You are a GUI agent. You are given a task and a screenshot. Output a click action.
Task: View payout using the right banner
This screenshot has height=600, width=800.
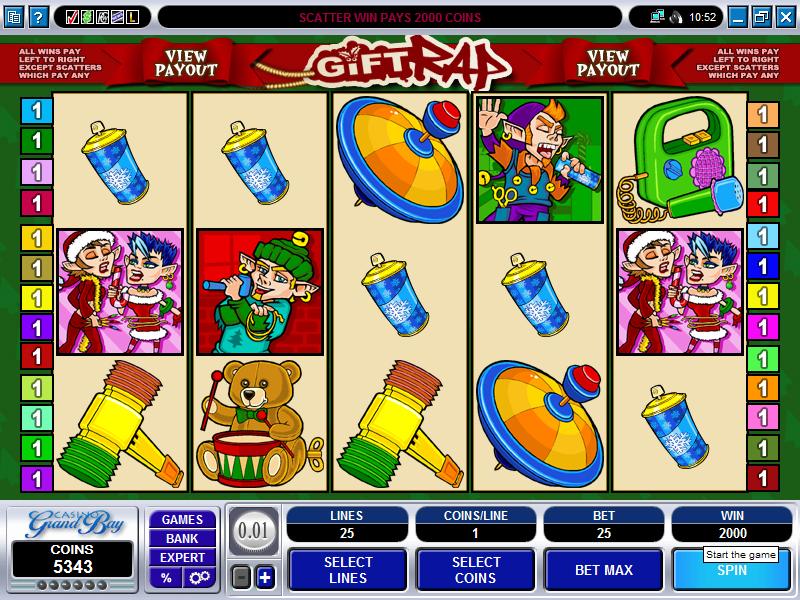point(608,62)
